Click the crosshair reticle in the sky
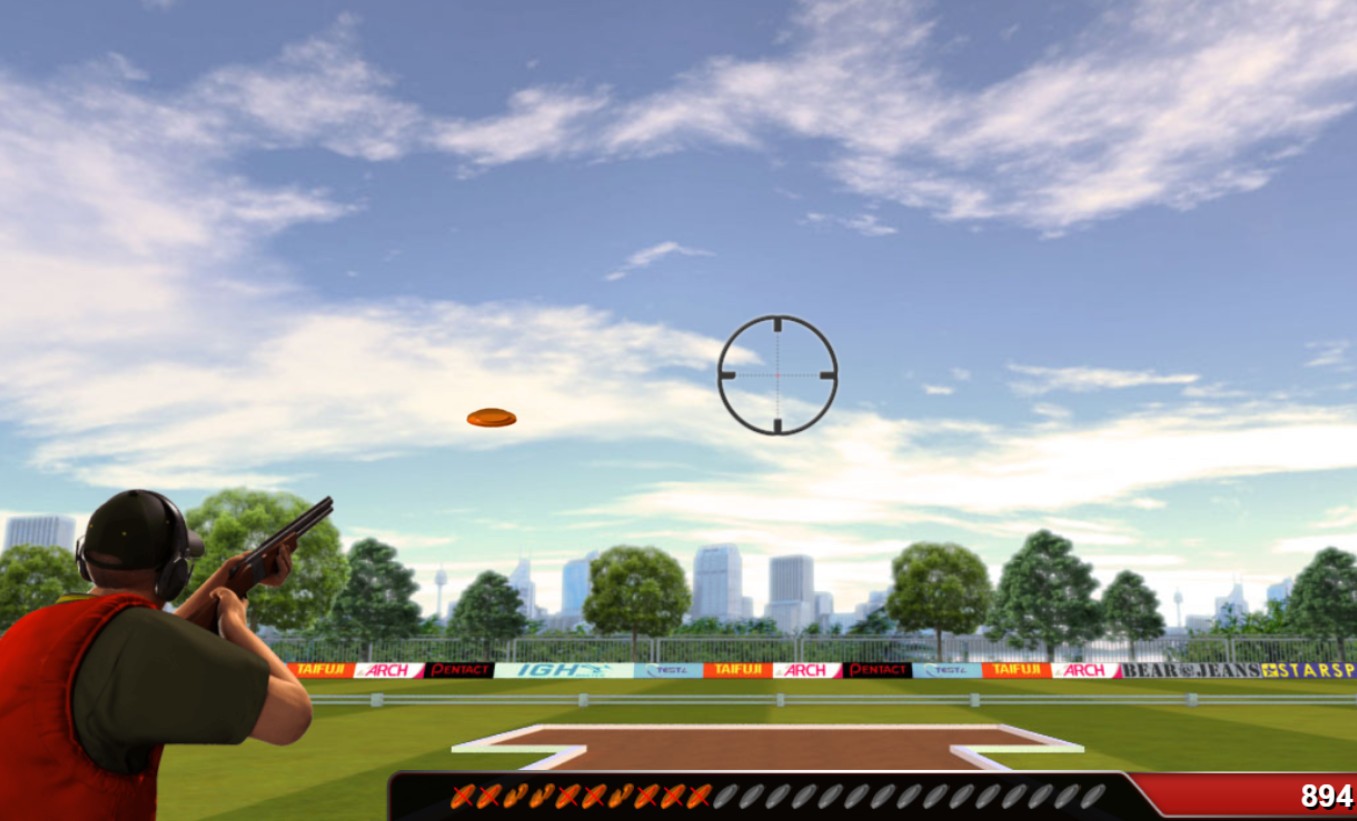The image size is (1357, 821). [776, 373]
